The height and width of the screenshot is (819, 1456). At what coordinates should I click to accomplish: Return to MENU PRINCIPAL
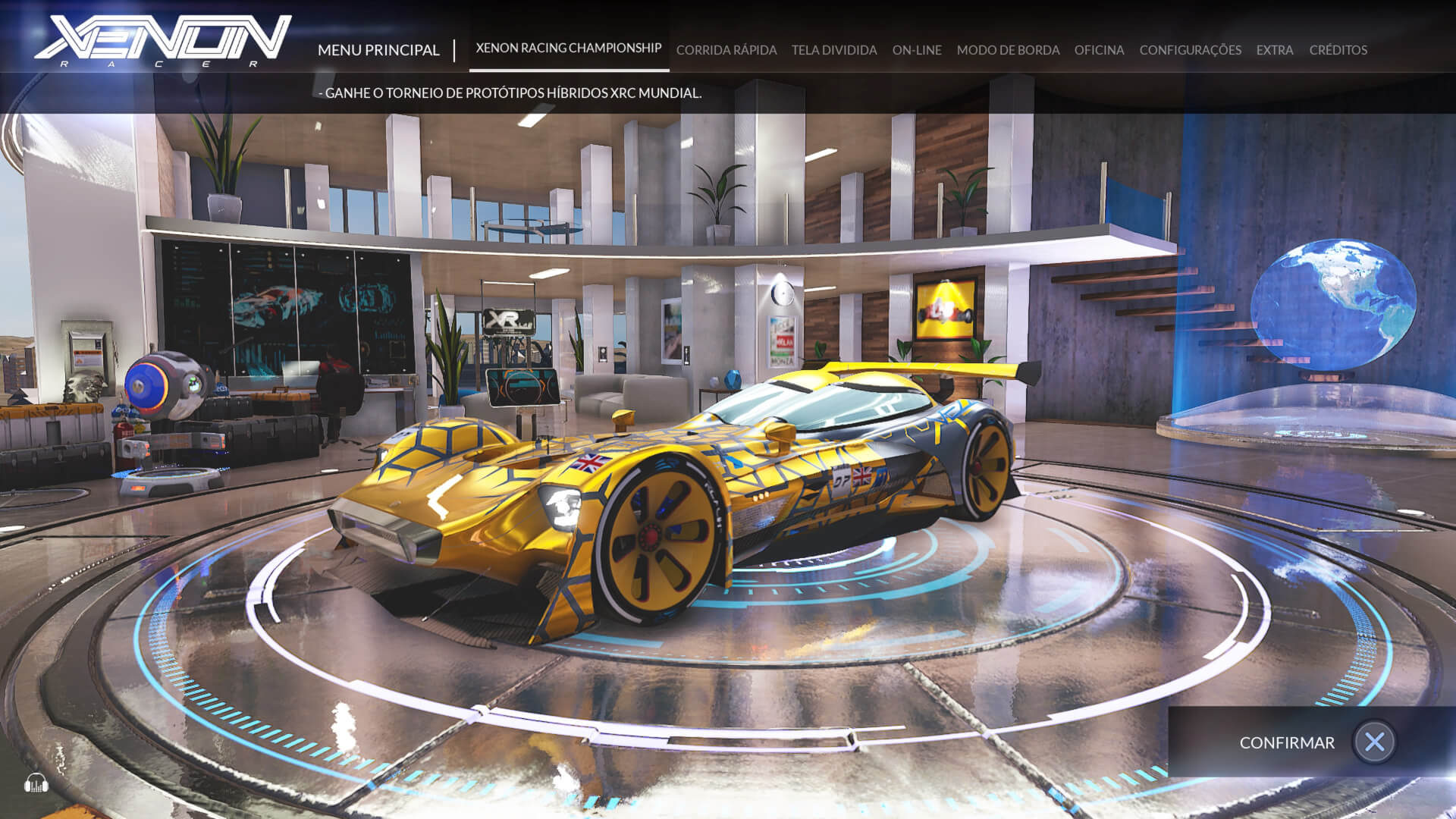pyautogui.click(x=379, y=50)
